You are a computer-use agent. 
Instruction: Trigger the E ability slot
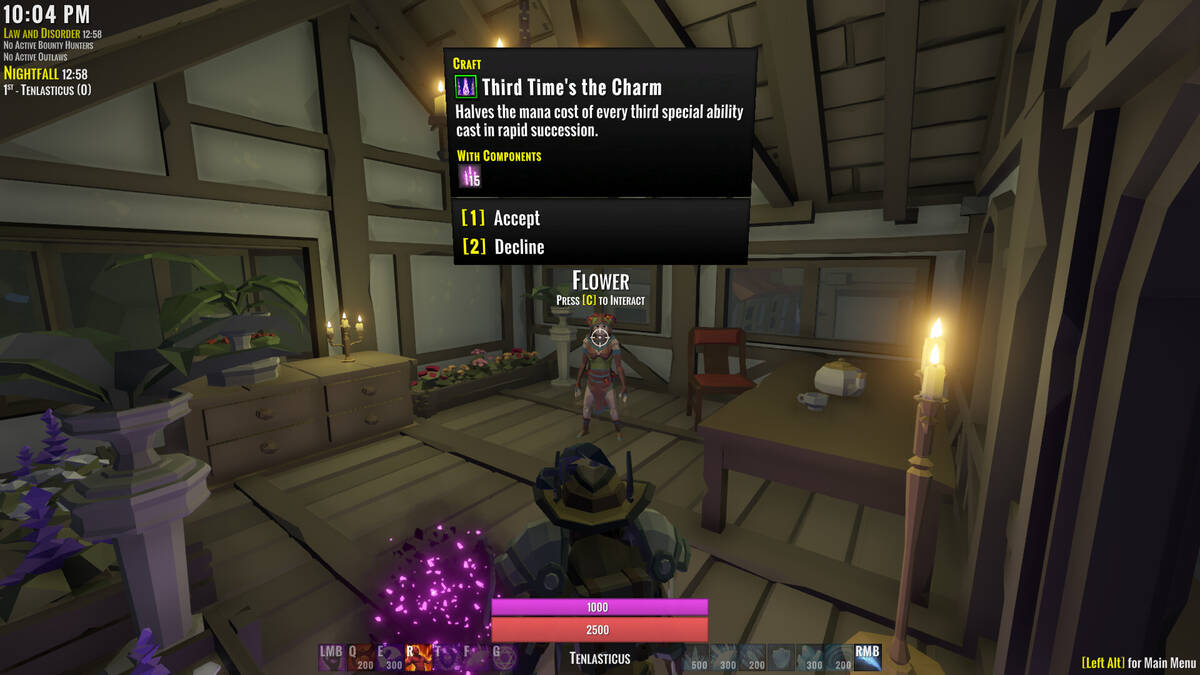(388, 656)
